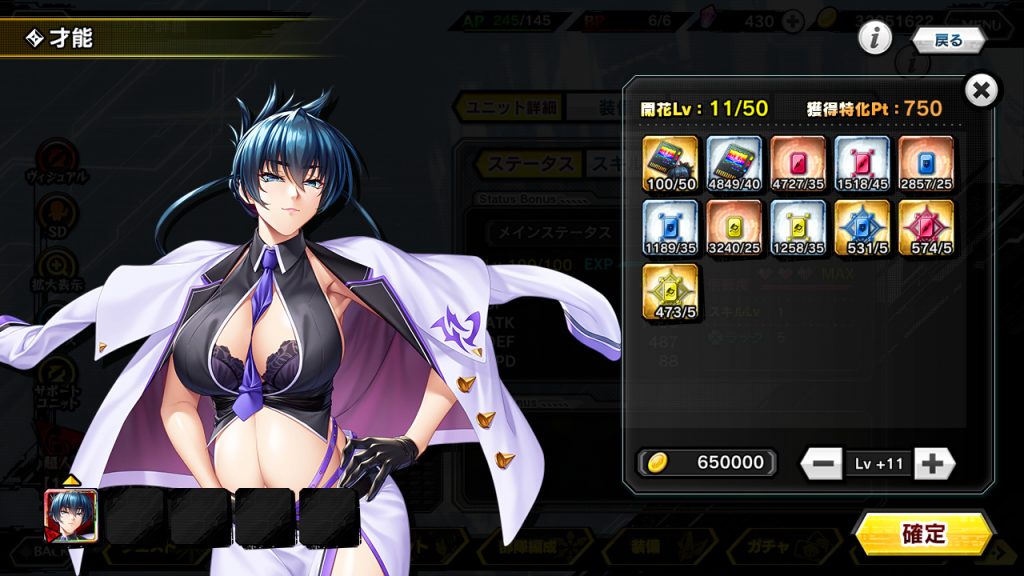
Task: Go back using the 戻る button
Action: tap(948, 40)
